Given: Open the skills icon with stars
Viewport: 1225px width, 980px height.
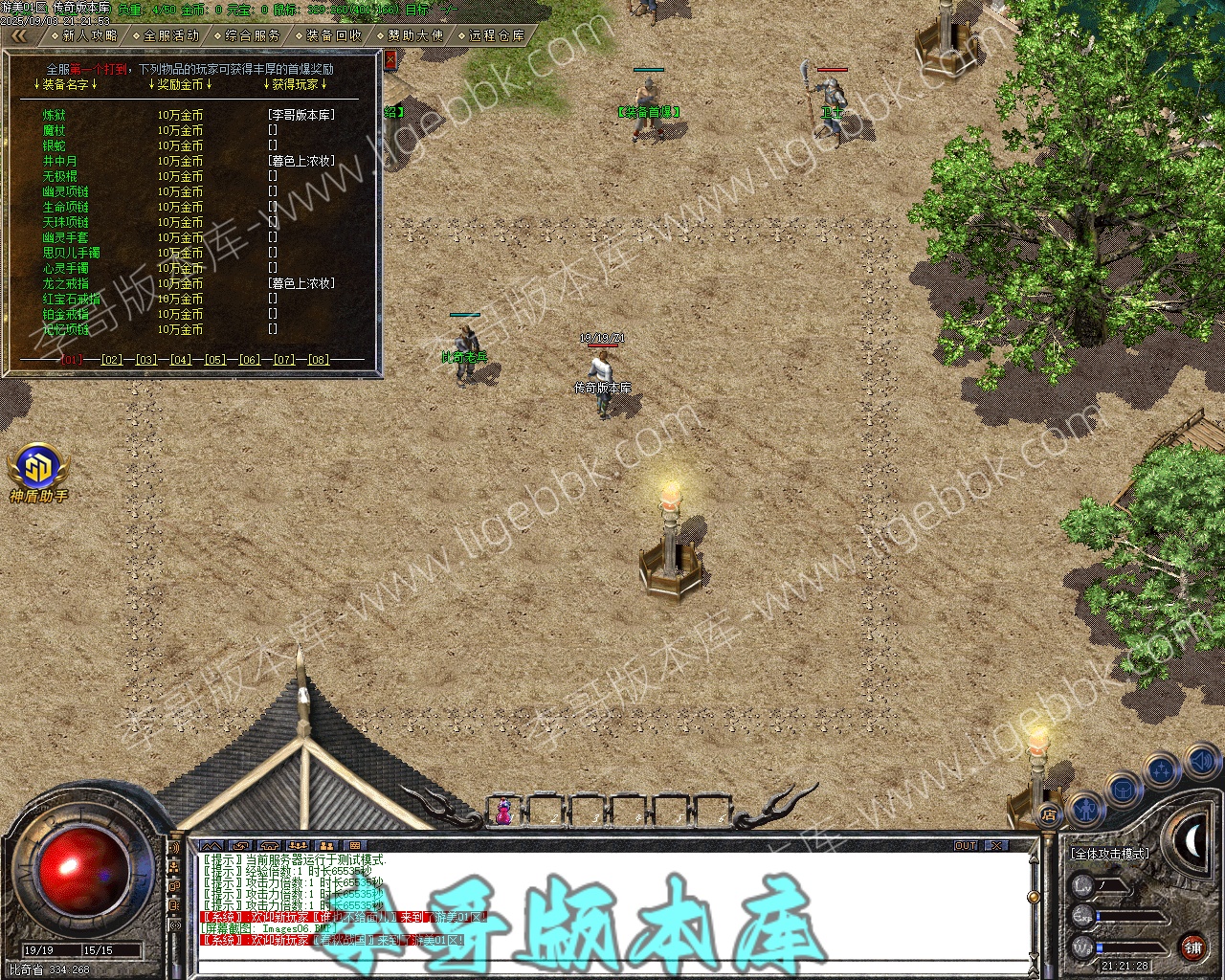Looking at the screenshot, I should click(1162, 768).
